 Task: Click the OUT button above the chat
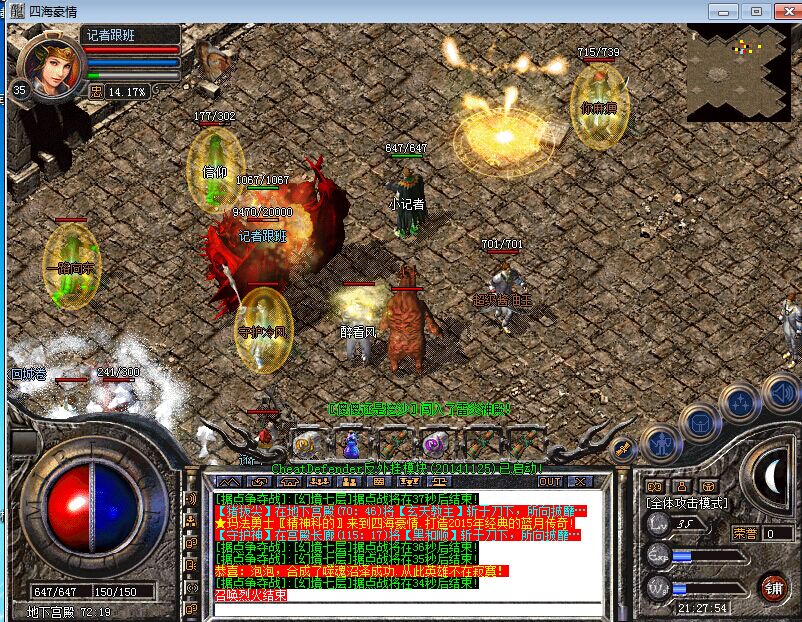click(x=550, y=482)
